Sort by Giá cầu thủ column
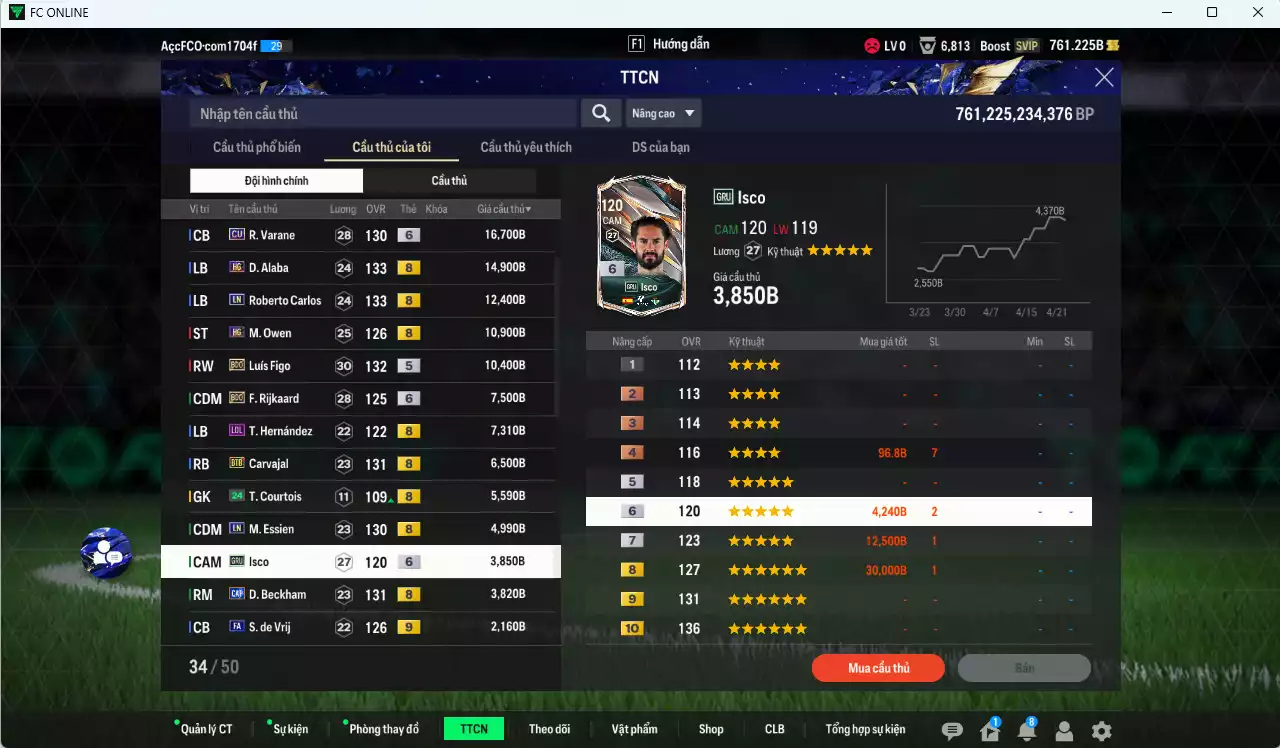This screenshot has height=748, width=1280. click(504, 209)
